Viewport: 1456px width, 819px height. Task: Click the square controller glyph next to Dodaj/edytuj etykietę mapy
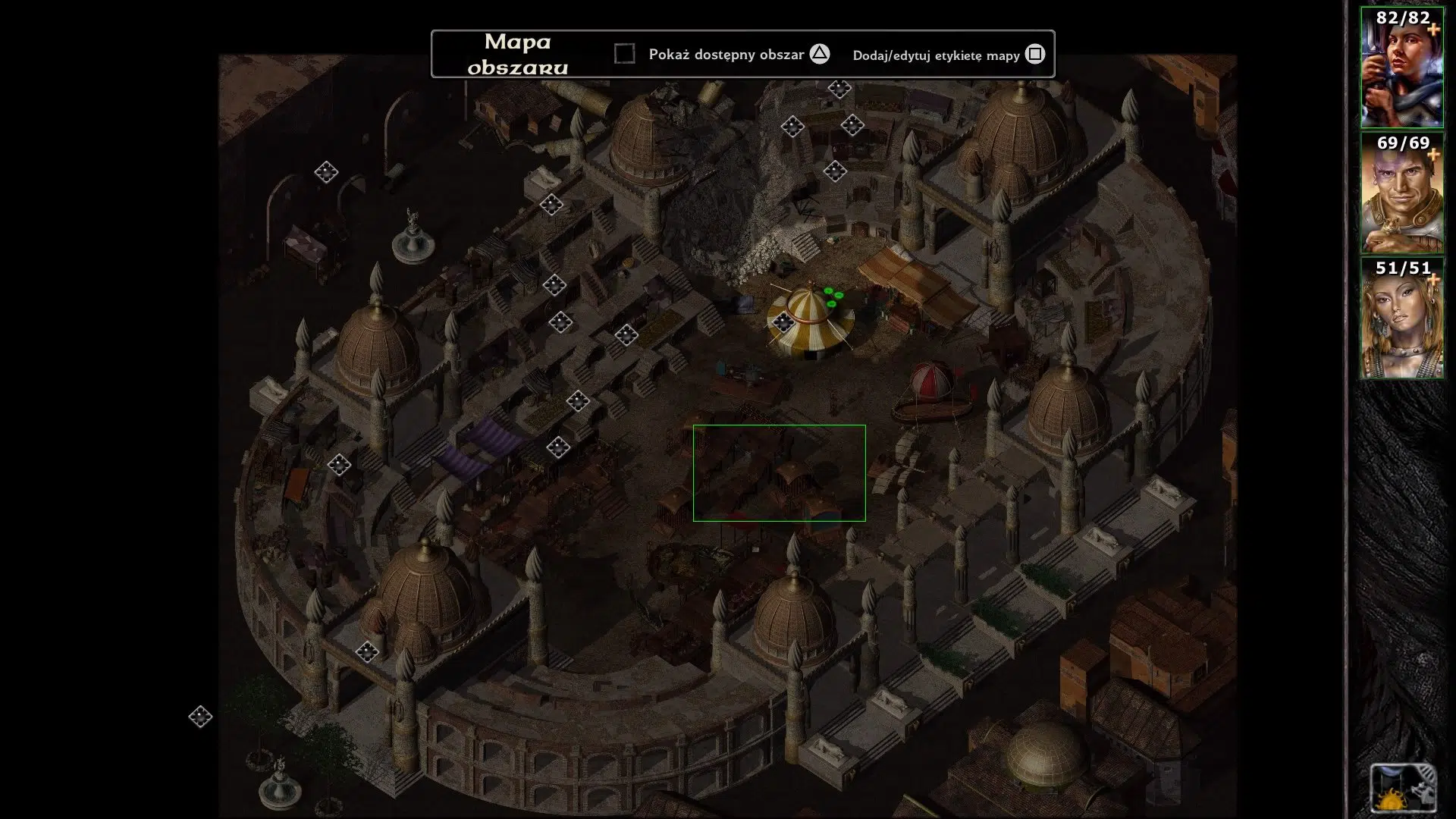[1035, 54]
